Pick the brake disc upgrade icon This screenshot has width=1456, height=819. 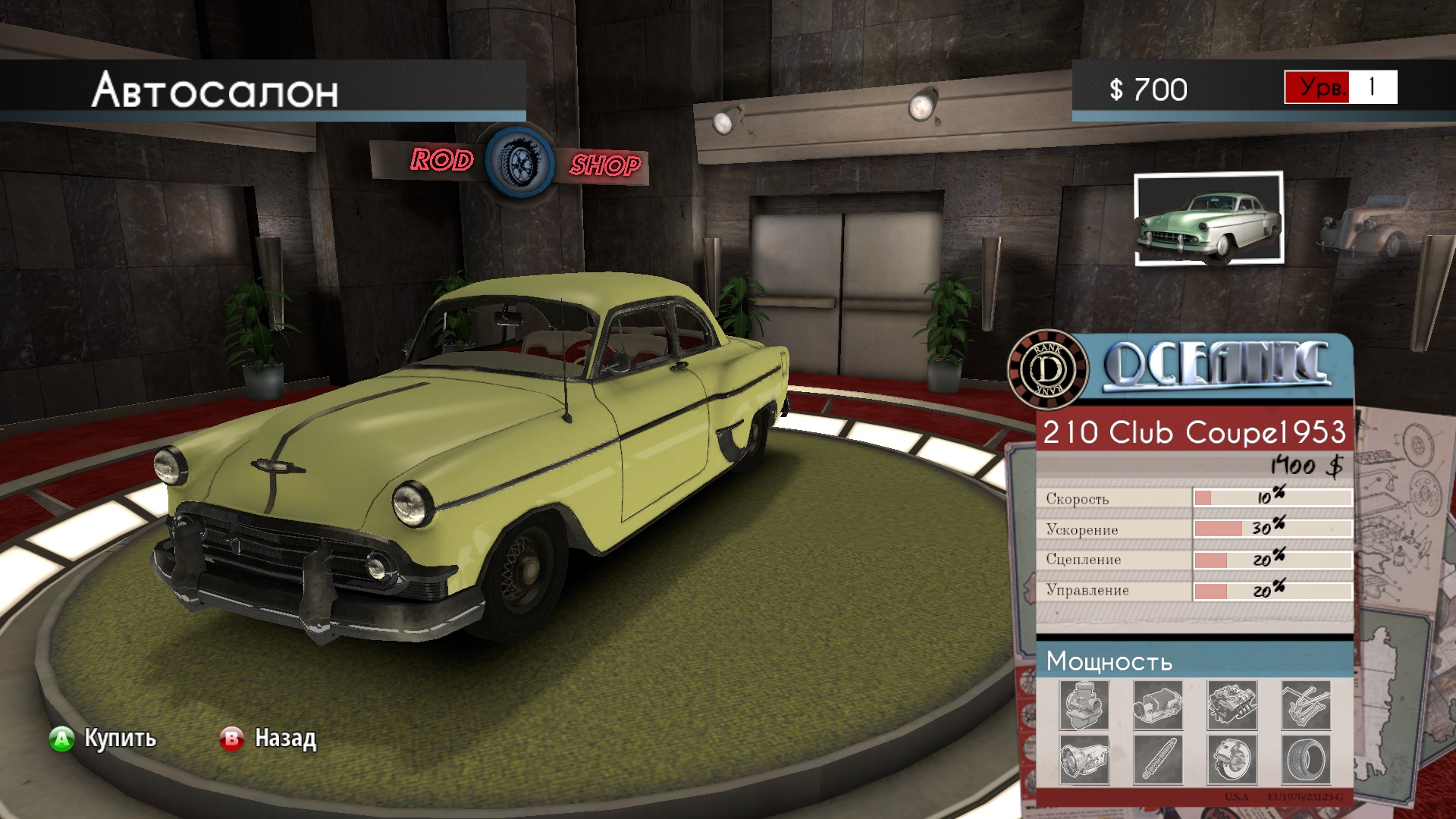point(1232,759)
